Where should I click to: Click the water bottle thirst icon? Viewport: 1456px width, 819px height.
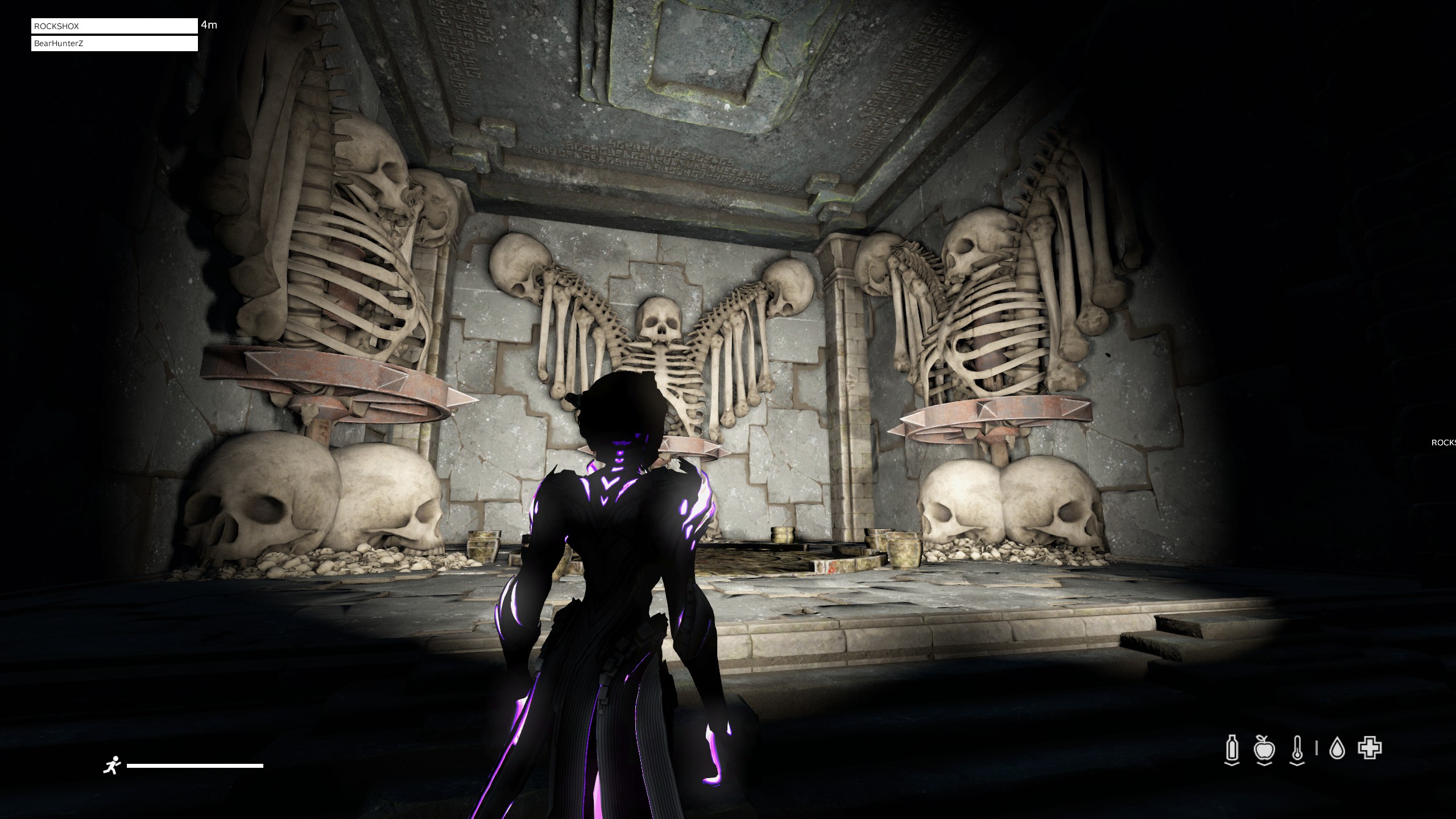click(1232, 750)
